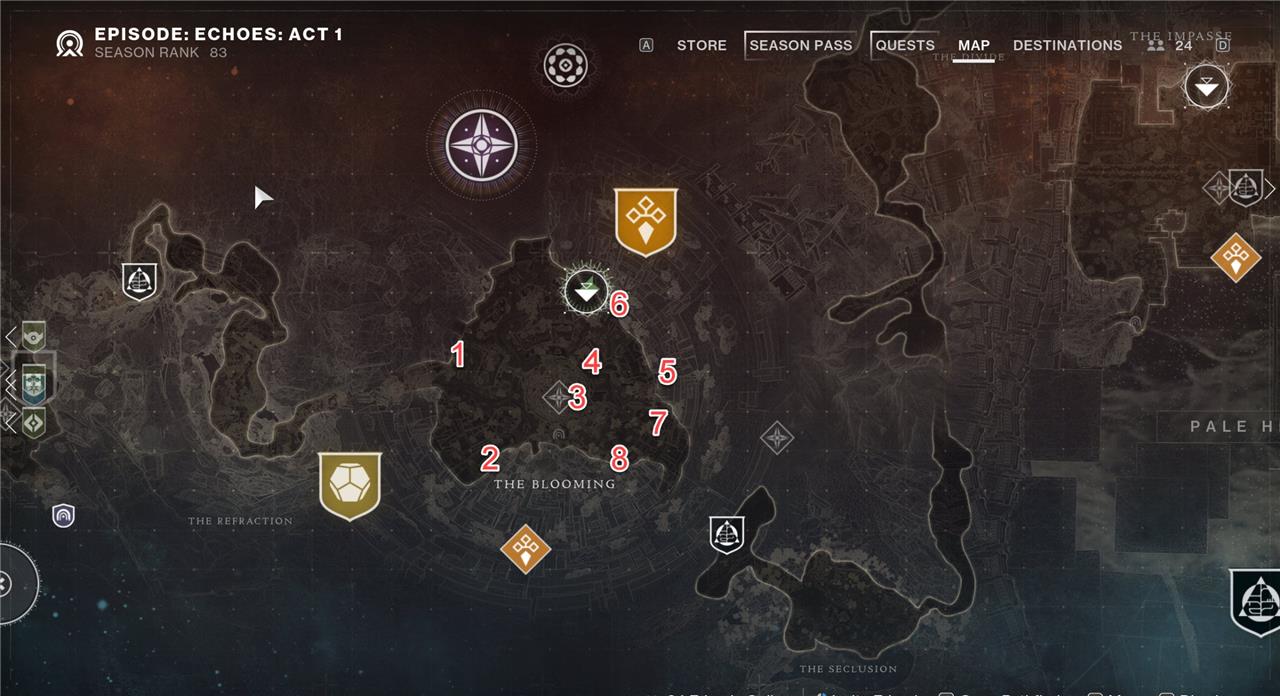Choose The Blooming landing zone with green arrow

click(585, 291)
